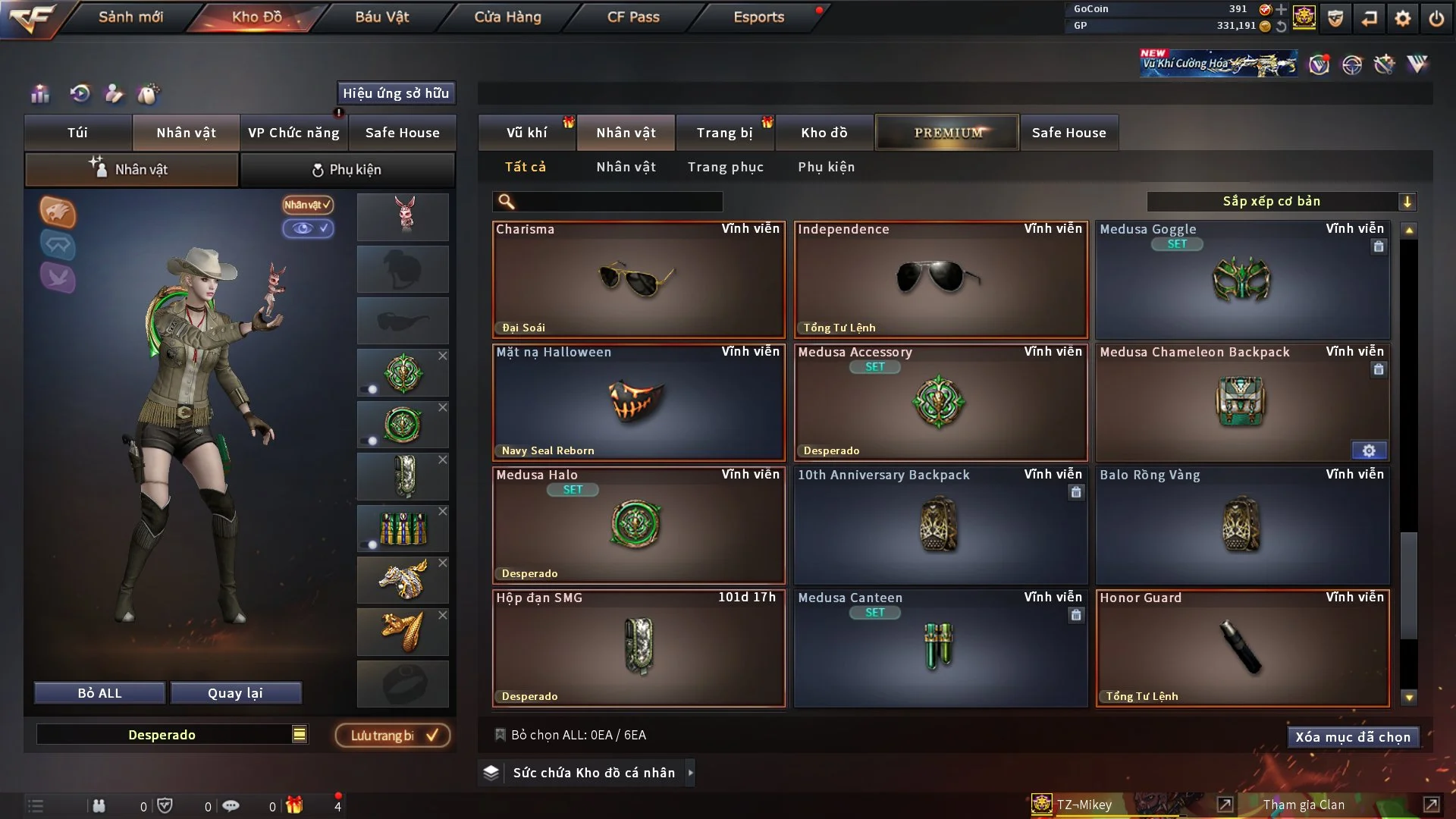Viewport: 1456px width, 819px height.
Task: Click the crosshair icon near Vu Khi Cuong Hoa banner
Action: [x=1354, y=64]
